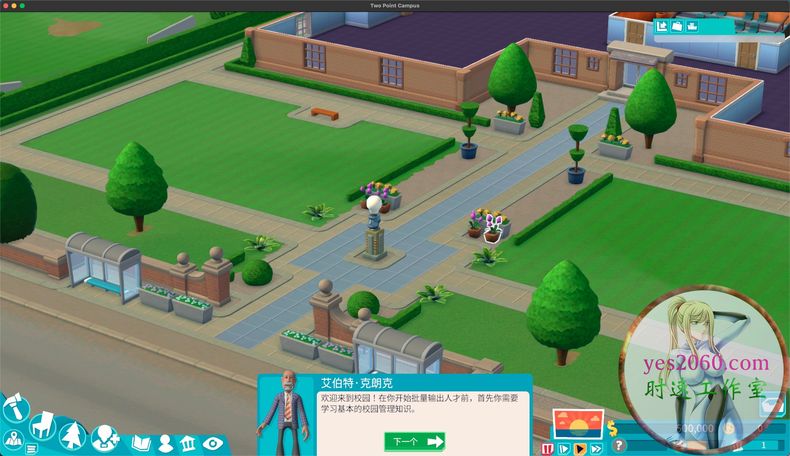Open the hammer build menu
The width and height of the screenshot is (790, 456).
(14, 408)
